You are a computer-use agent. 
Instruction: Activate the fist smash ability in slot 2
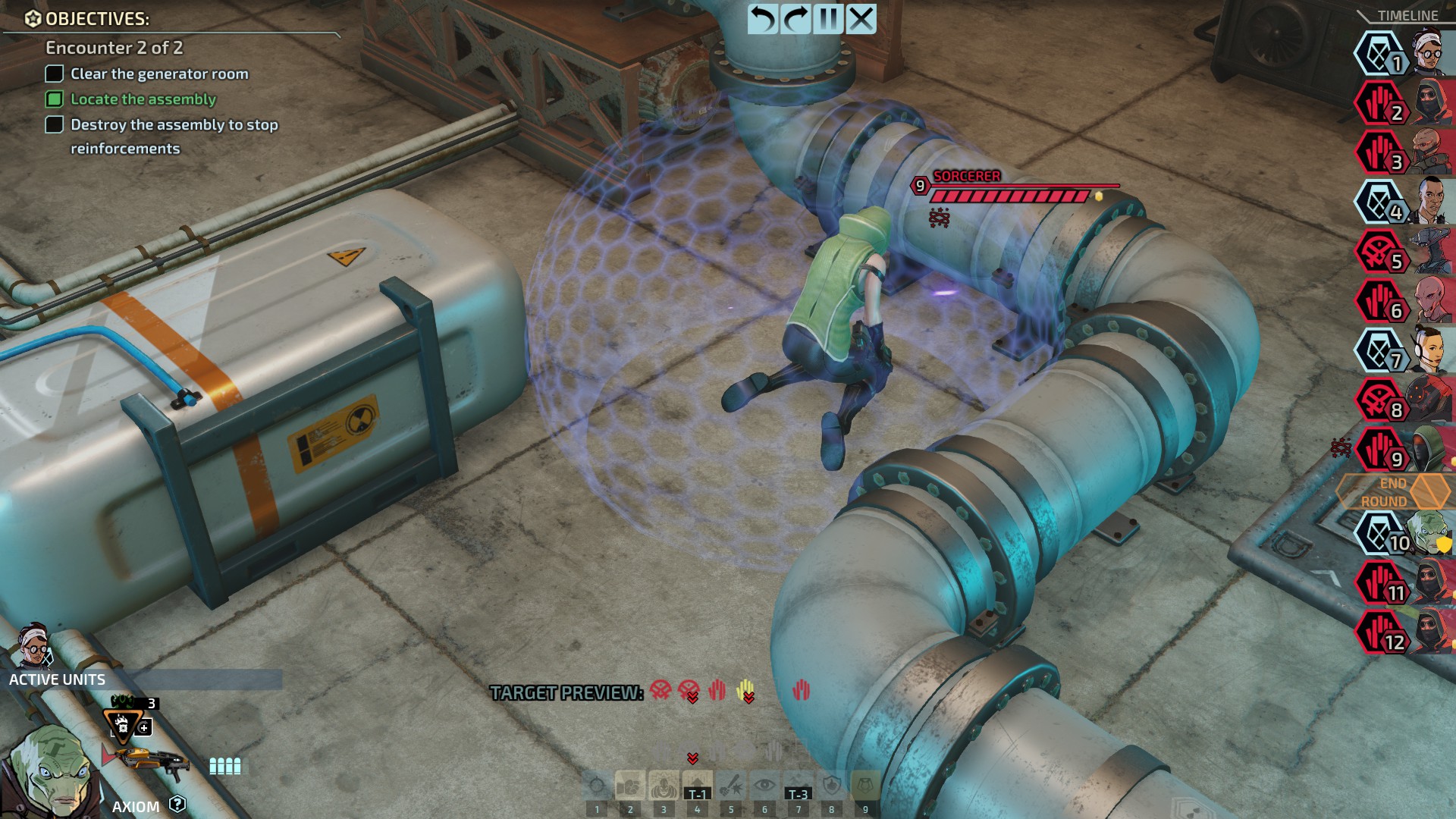(x=630, y=786)
